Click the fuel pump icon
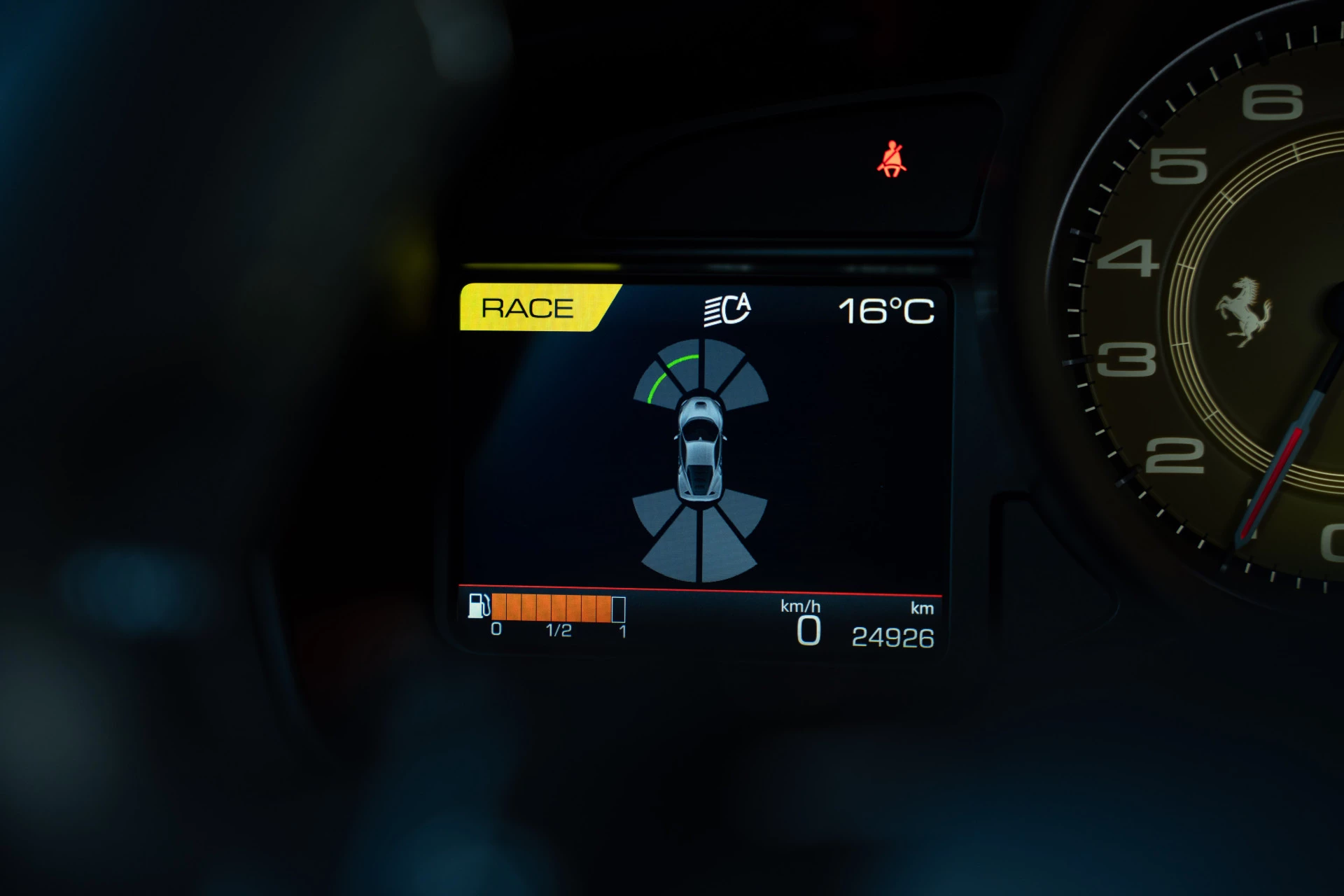Image resolution: width=1344 pixels, height=896 pixels. point(479,606)
